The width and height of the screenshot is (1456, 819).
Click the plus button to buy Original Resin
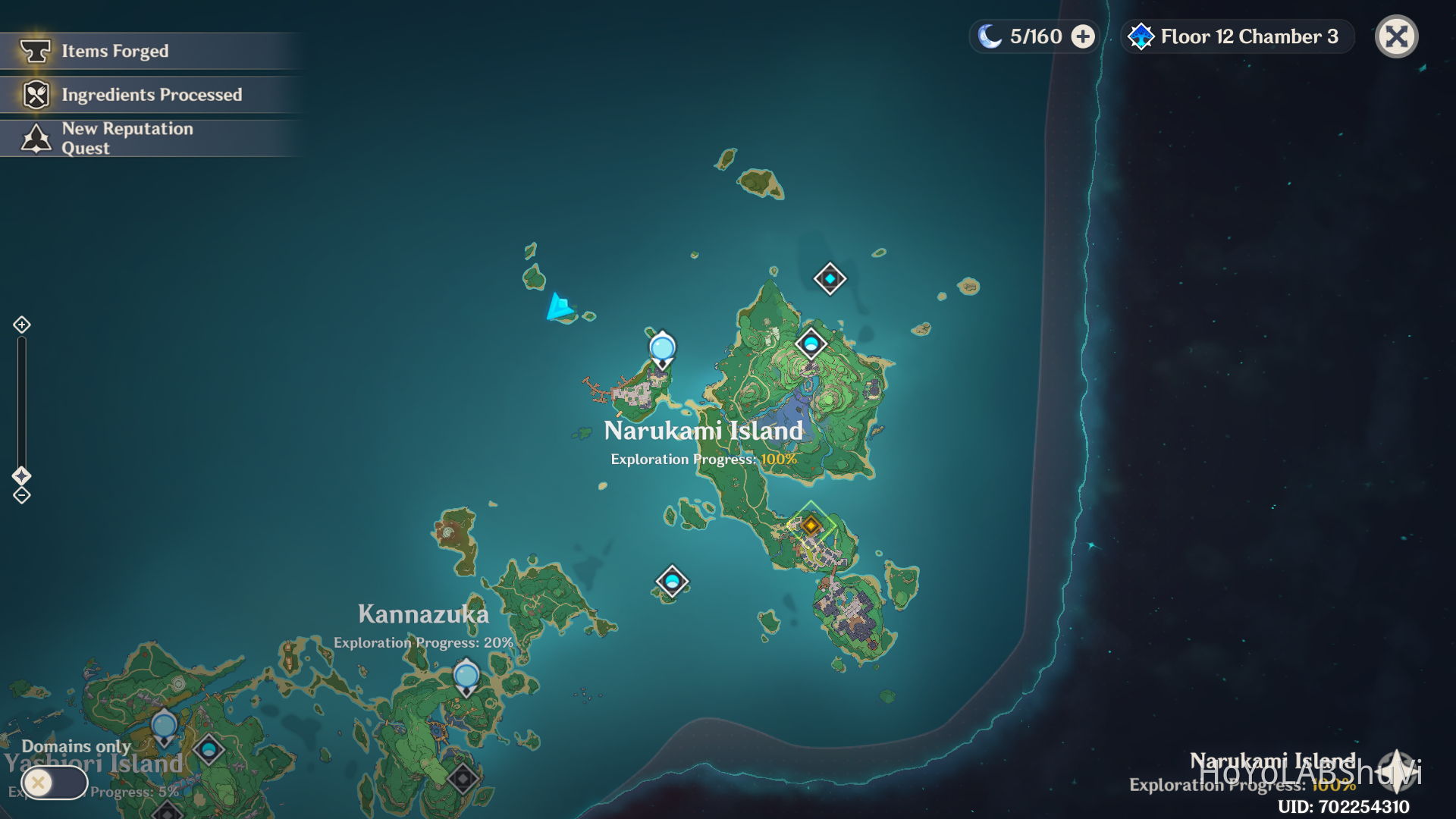point(1083,36)
